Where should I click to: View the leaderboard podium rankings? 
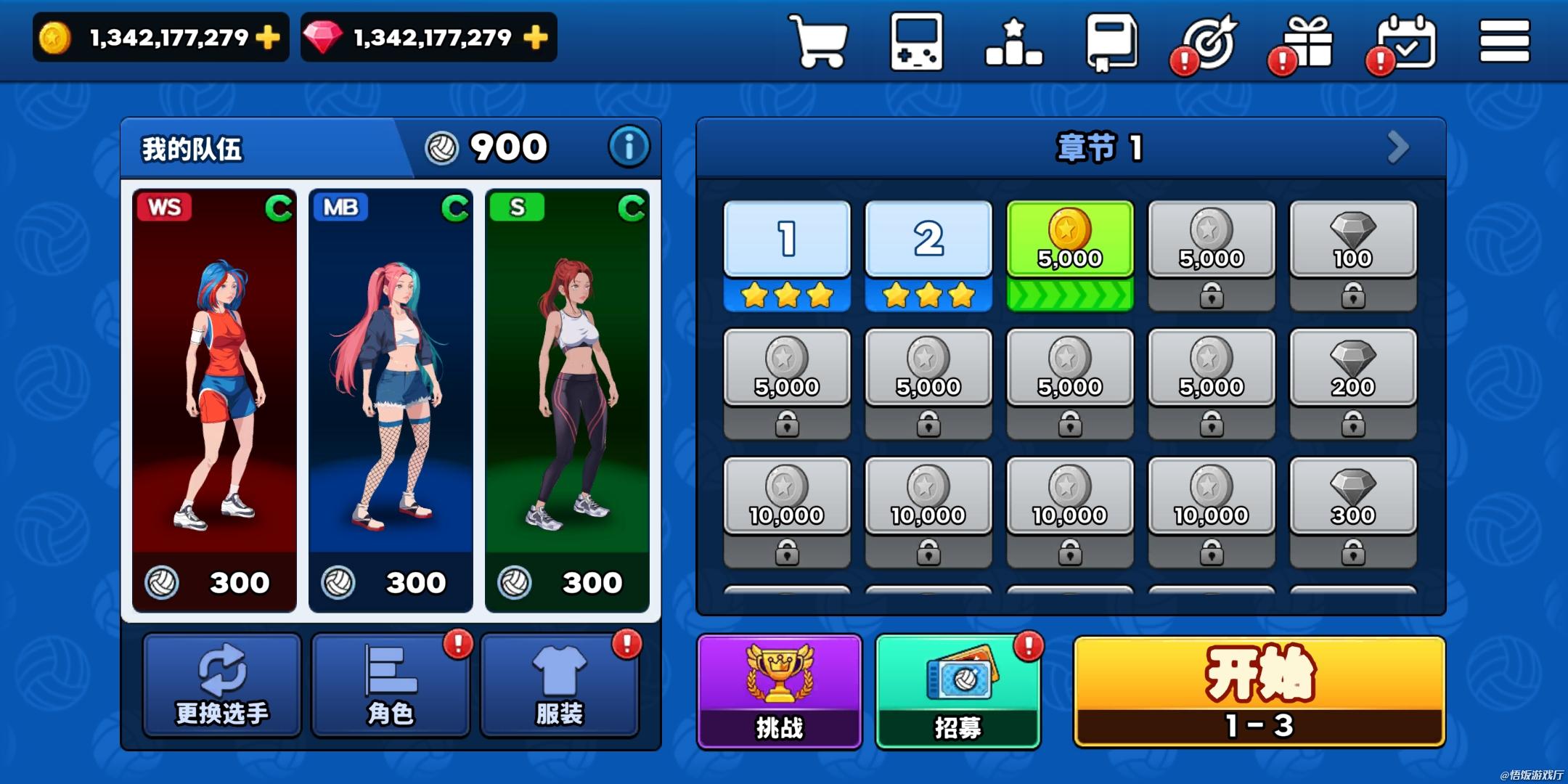1014,44
